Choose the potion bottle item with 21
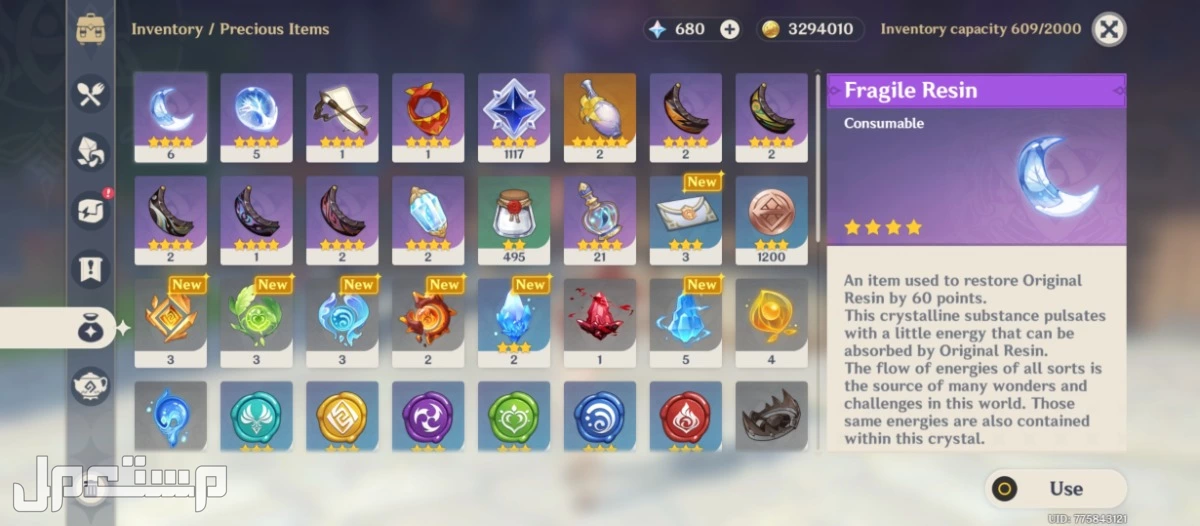This screenshot has width=1200, height=526. coord(600,219)
